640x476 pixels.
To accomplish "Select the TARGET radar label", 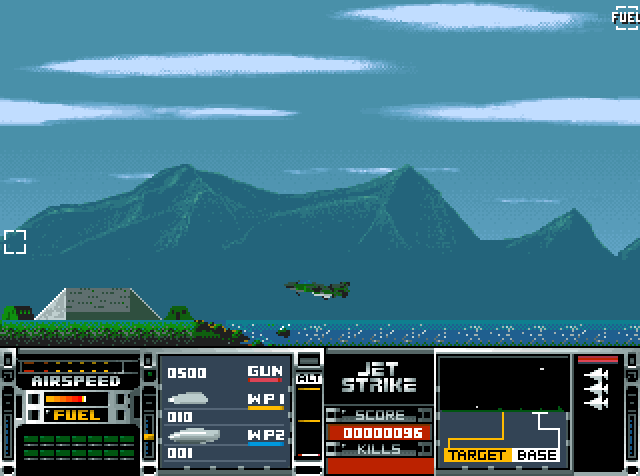I will tap(476, 455).
